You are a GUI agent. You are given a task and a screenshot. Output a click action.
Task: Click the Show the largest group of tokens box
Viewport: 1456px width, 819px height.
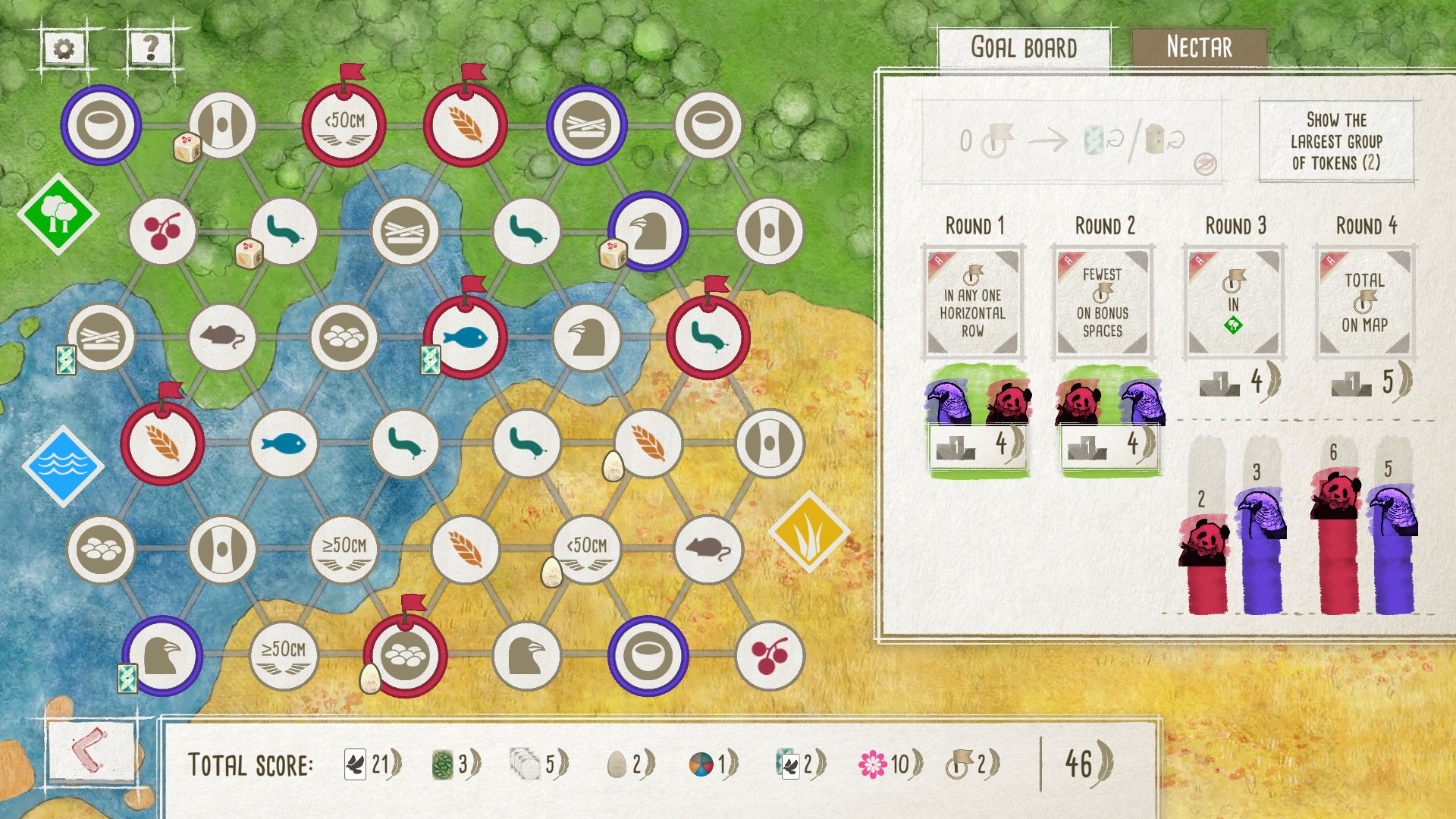coord(1337,140)
